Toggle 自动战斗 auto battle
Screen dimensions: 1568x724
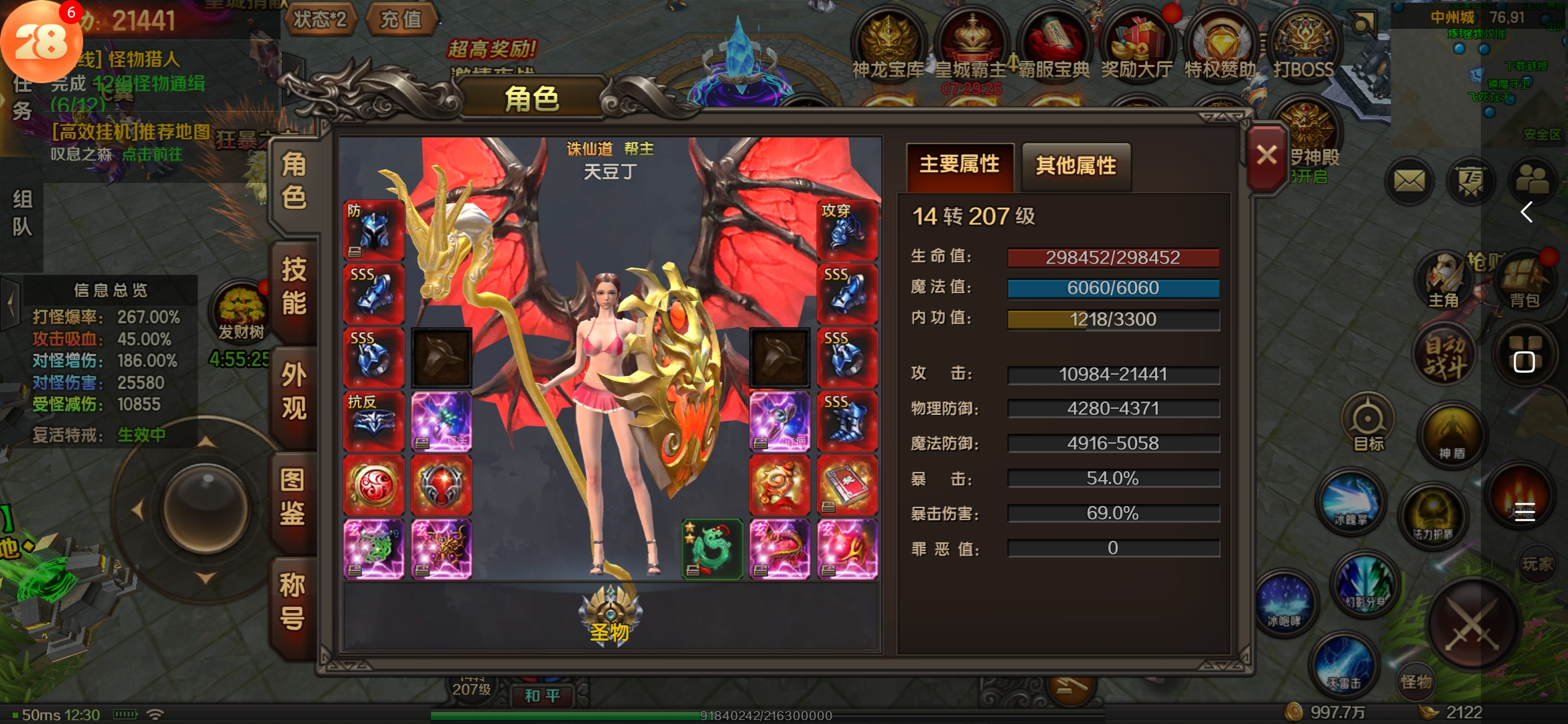tap(1445, 355)
